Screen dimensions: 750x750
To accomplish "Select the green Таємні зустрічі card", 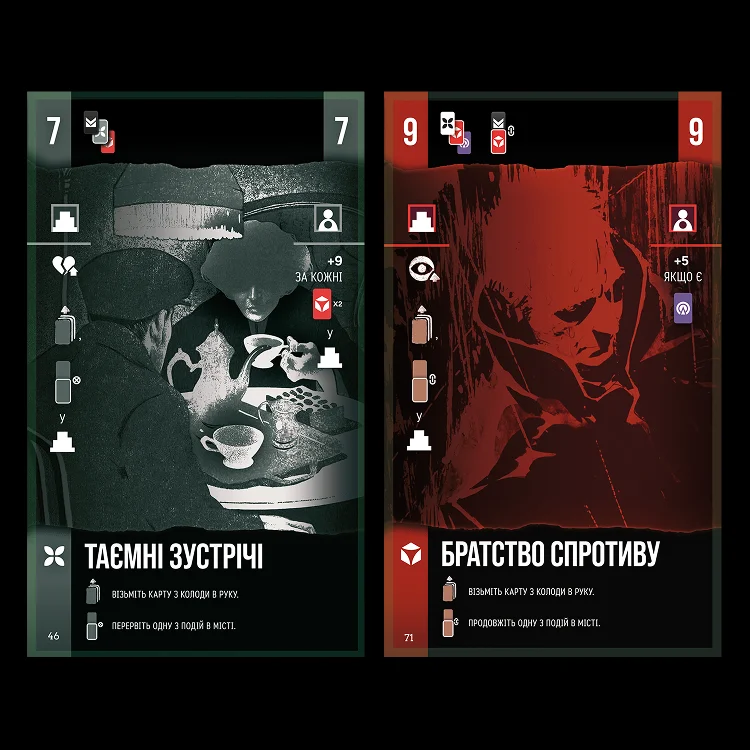I will (195, 375).
